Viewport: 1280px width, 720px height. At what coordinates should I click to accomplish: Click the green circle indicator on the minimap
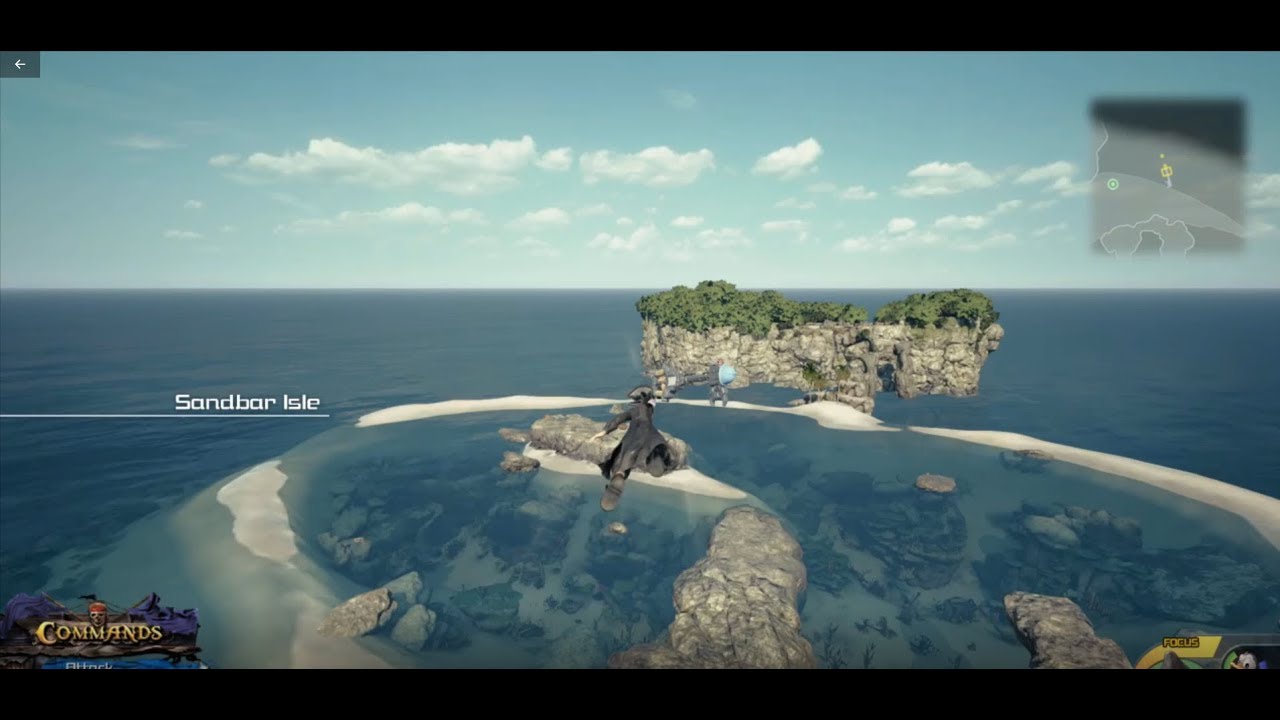point(1113,184)
